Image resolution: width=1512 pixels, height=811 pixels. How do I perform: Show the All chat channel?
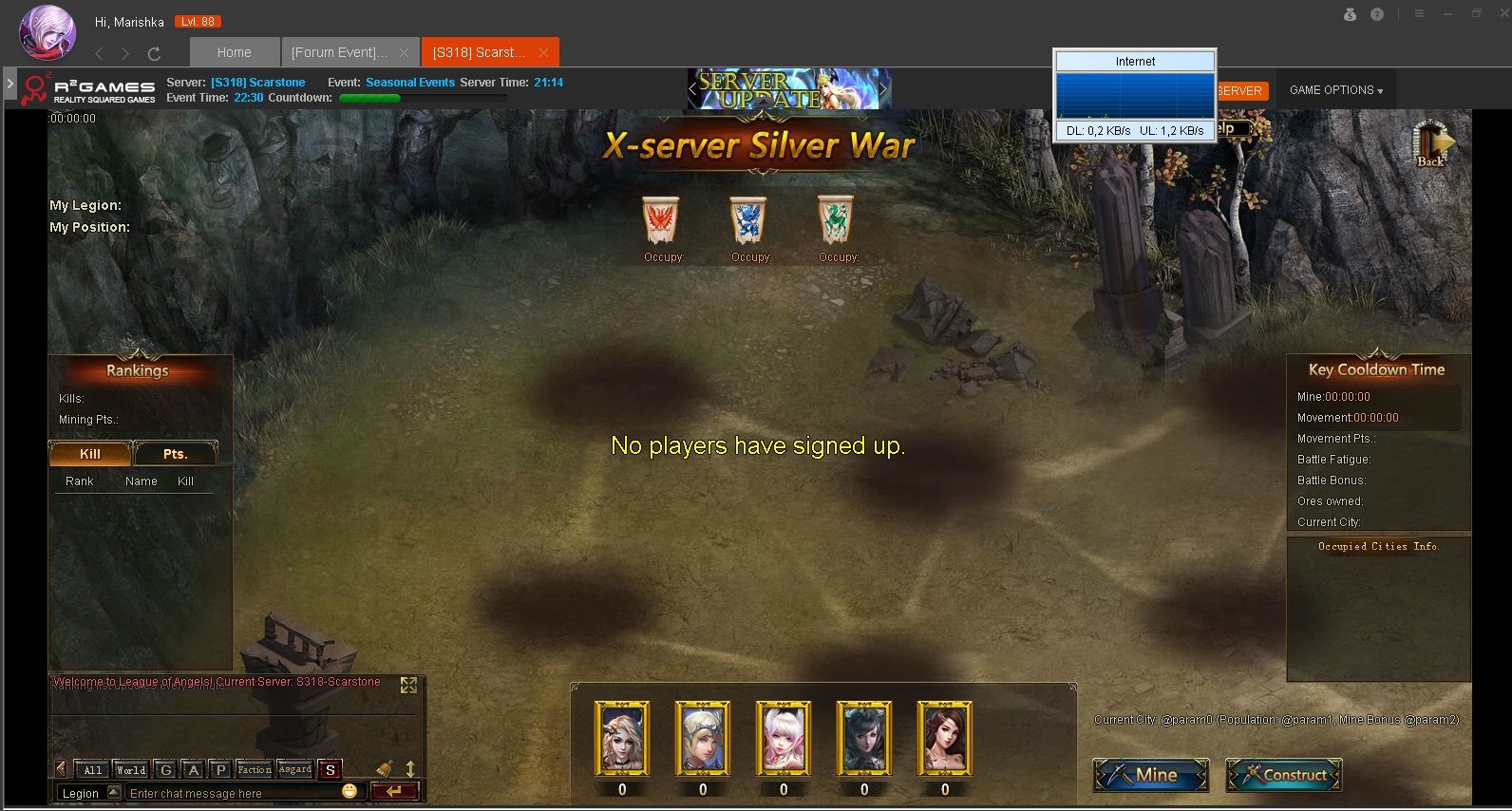[92, 769]
